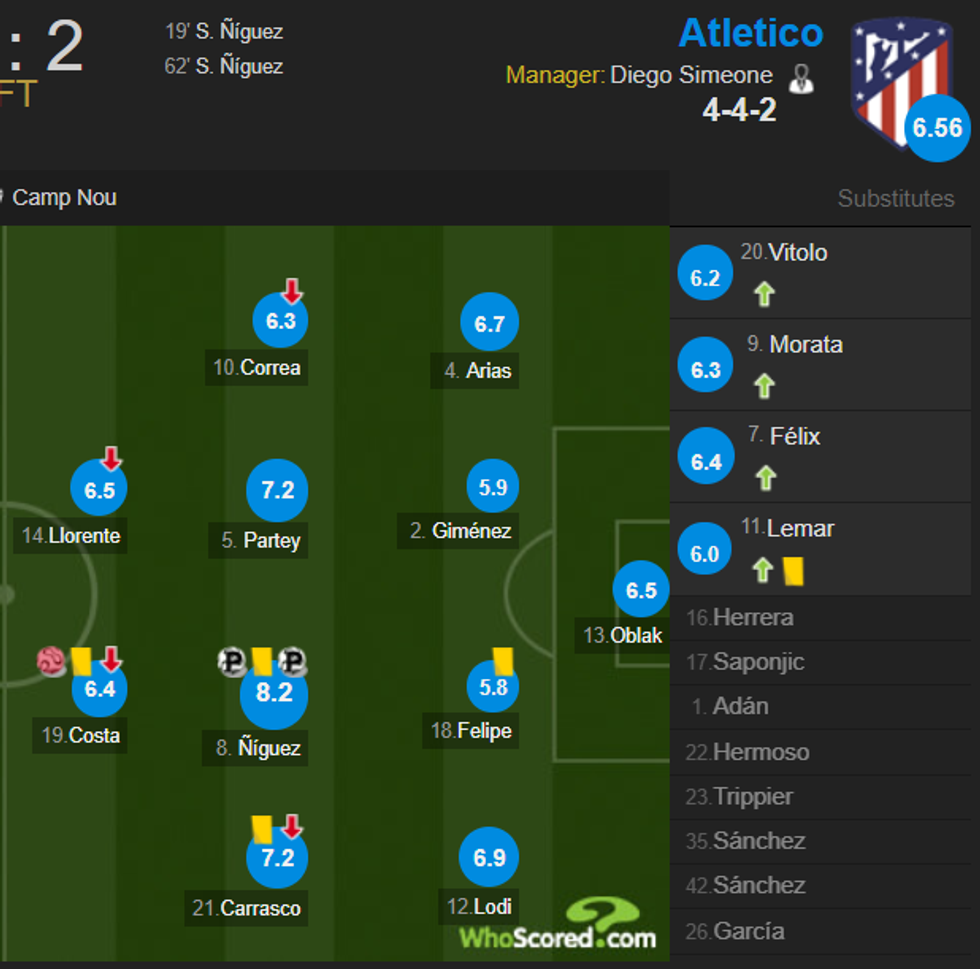This screenshot has height=969, width=980.
Task: Choose Correa's player marker
Action: click(x=281, y=321)
